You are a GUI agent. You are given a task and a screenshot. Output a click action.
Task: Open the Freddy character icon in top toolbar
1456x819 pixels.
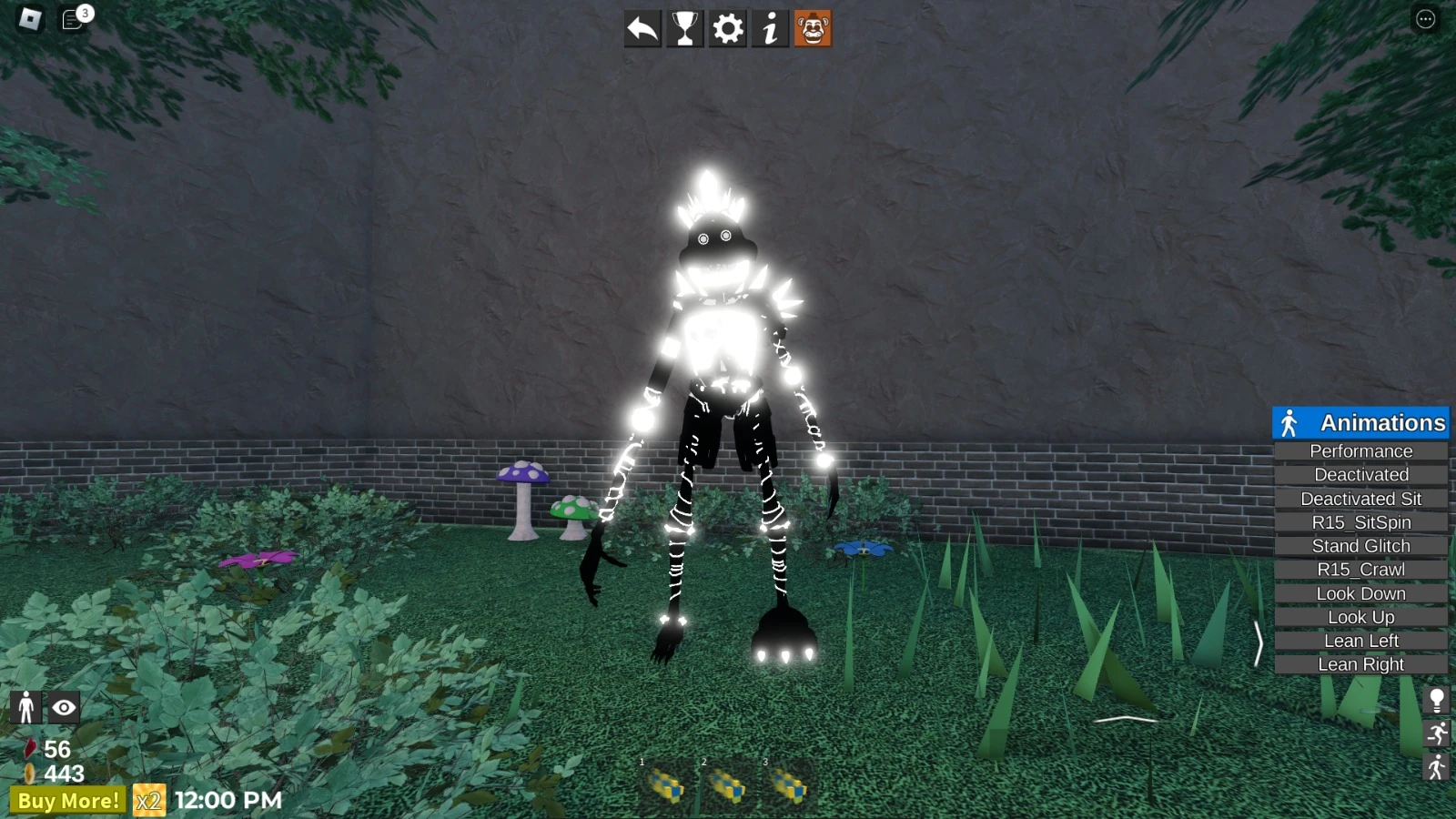(x=814, y=29)
